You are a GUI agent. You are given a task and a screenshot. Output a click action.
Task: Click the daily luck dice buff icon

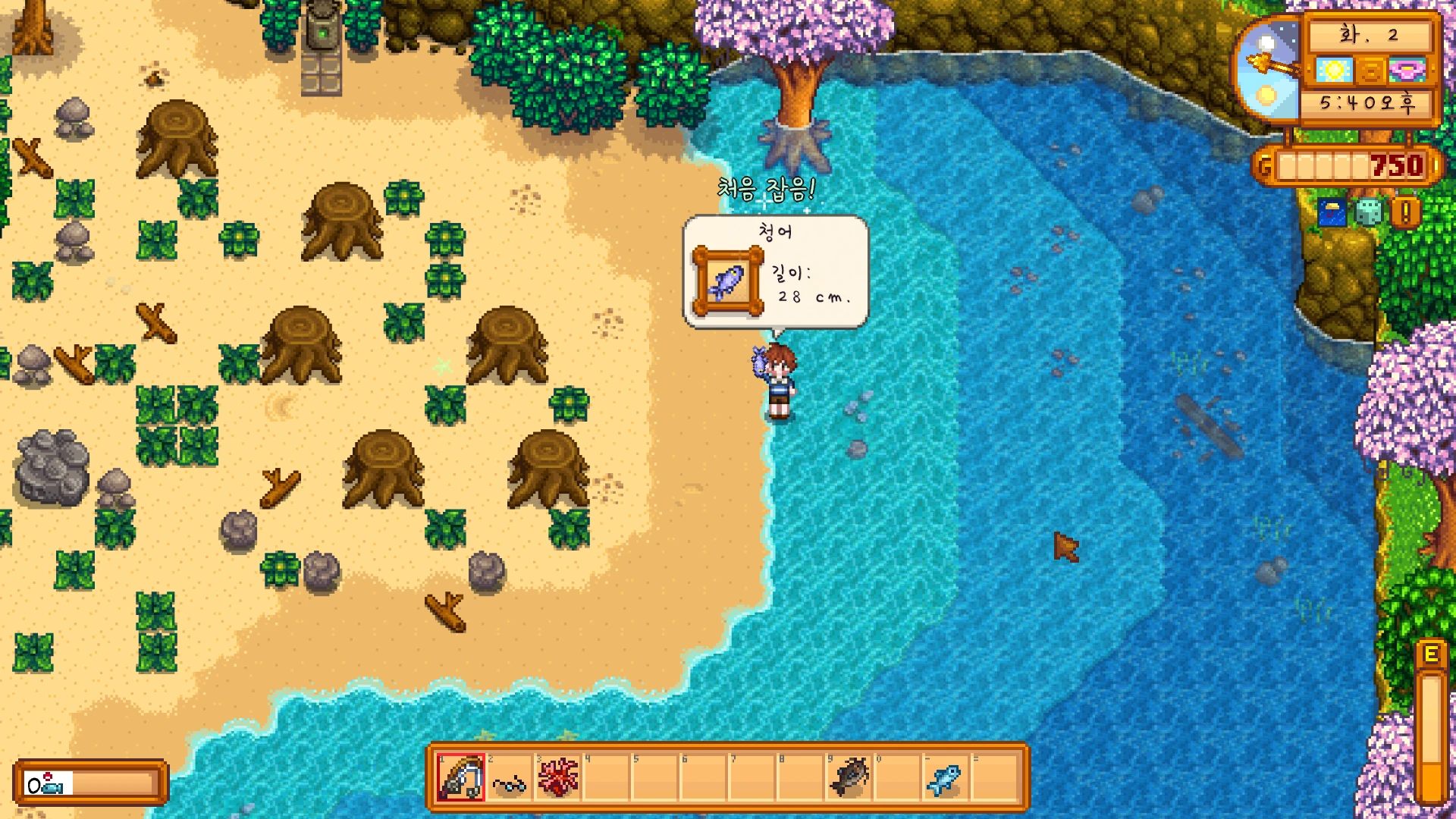pyautogui.click(x=1368, y=213)
